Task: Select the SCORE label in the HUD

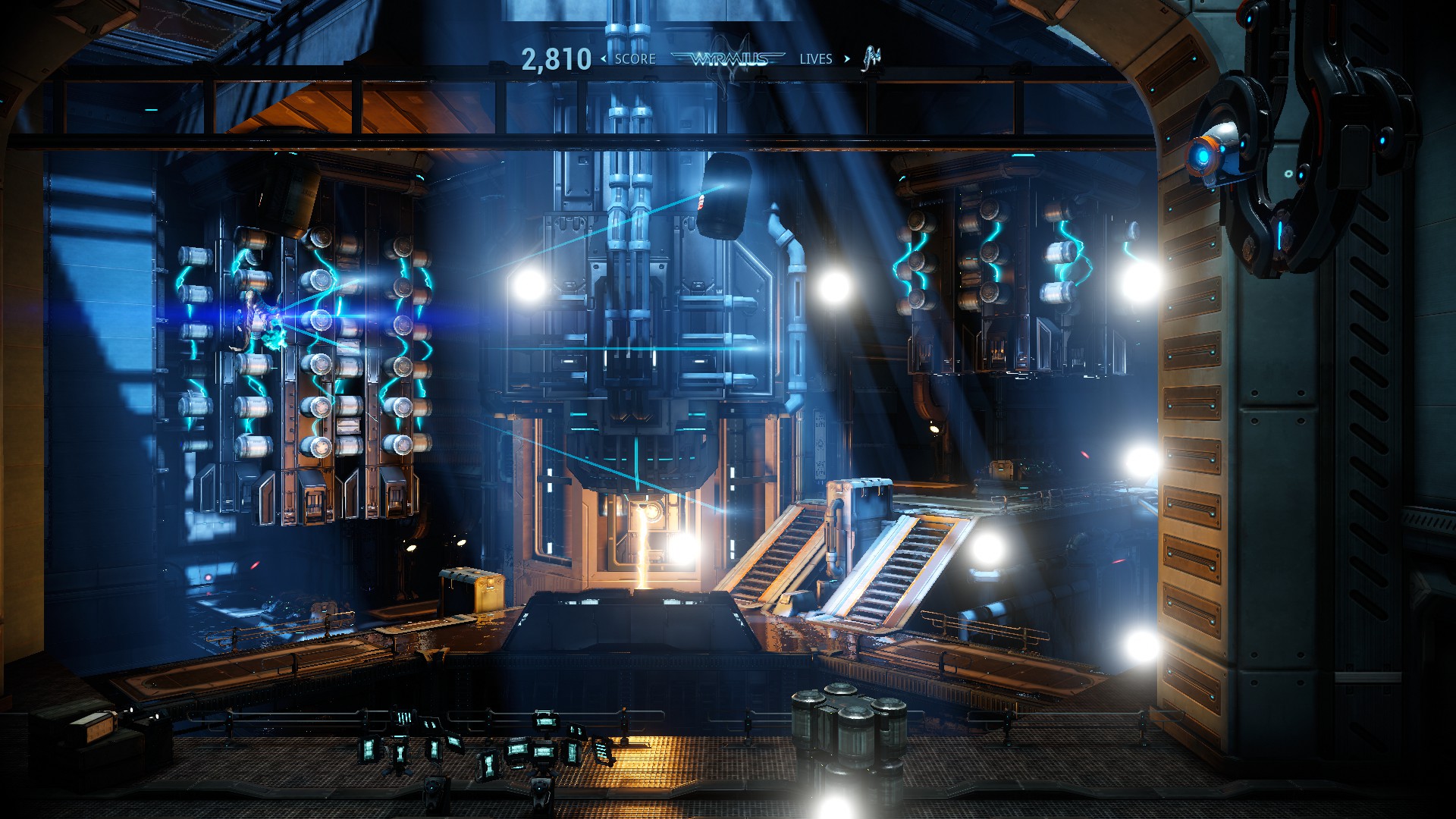Action: (x=635, y=58)
